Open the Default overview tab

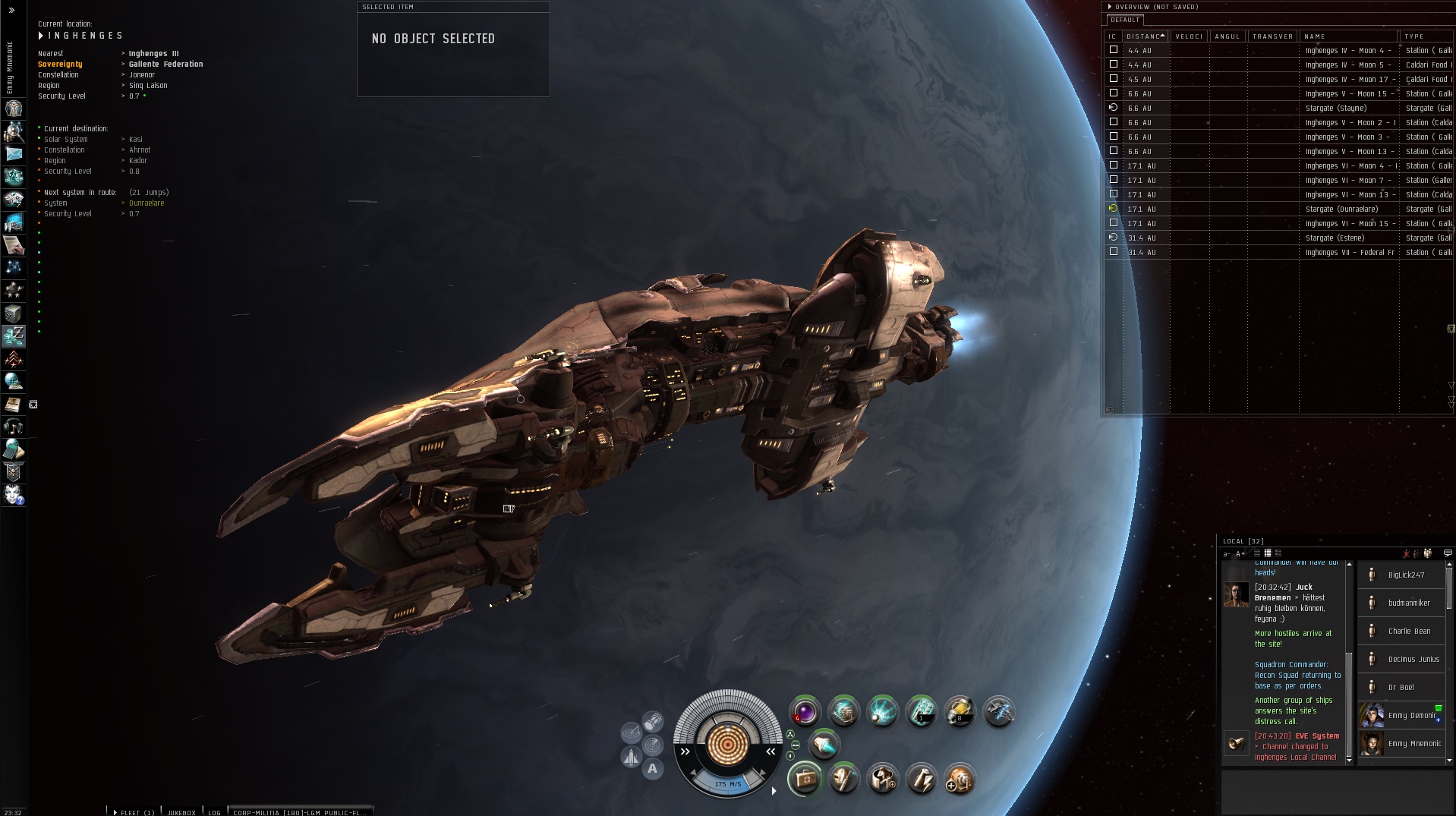[1125, 20]
